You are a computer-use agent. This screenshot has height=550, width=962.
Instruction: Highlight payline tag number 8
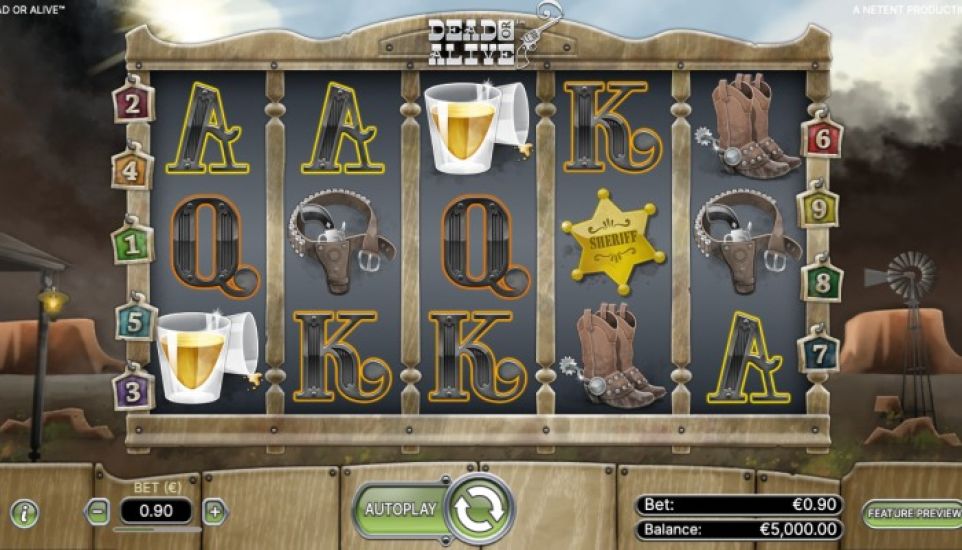click(x=822, y=281)
